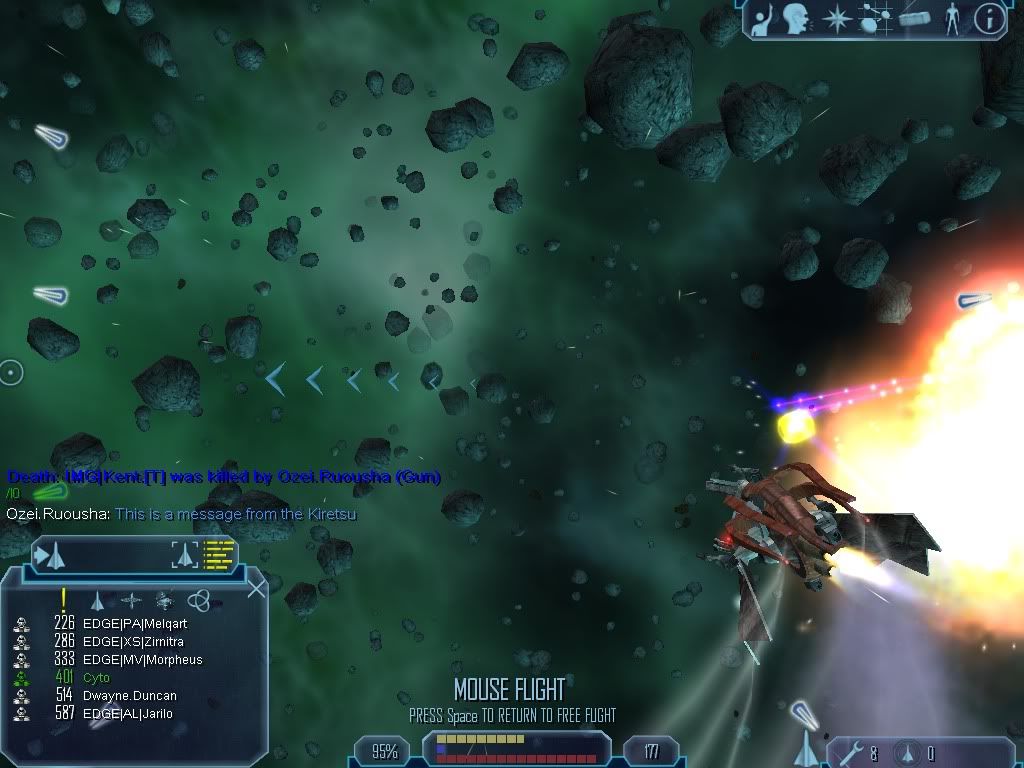Viewport: 1024px width, 768px height.
Task: Close the contact list panel
Action: [256, 588]
